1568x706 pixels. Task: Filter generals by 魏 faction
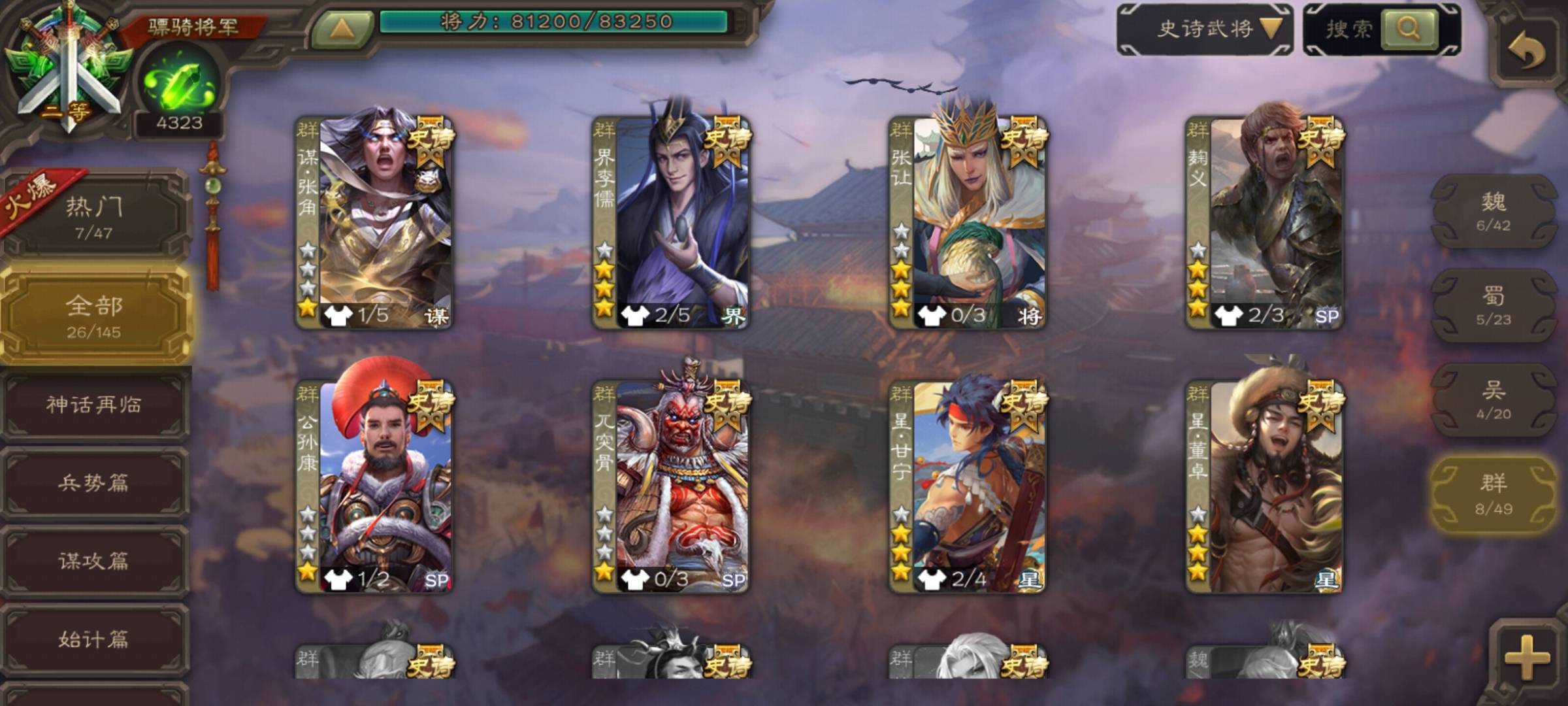click(1494, 211)
